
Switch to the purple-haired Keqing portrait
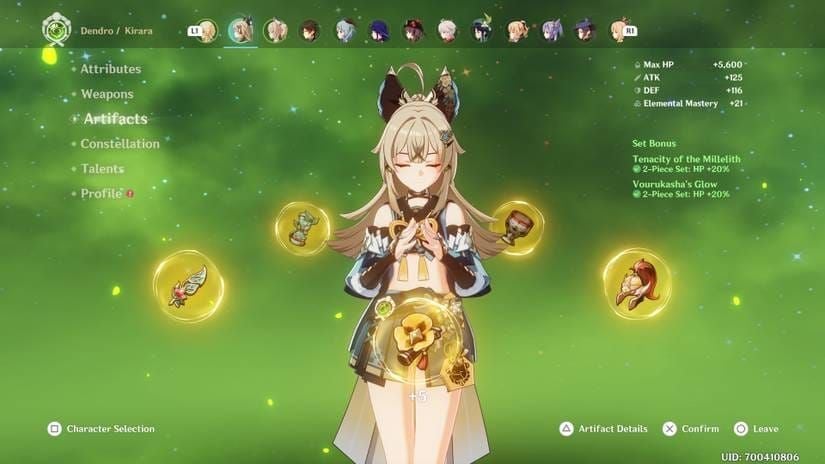click(x=551, y=31)
